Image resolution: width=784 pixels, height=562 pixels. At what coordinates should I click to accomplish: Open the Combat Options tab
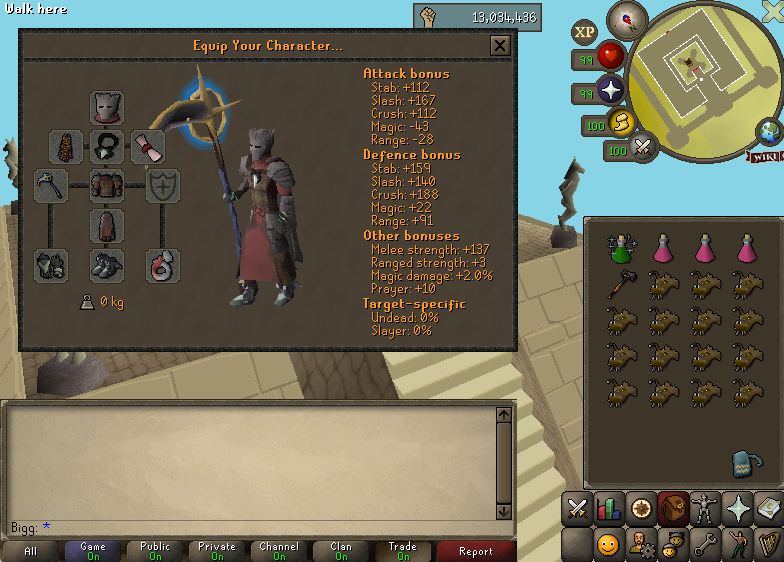pyautogui.click(x=577, y=508)
